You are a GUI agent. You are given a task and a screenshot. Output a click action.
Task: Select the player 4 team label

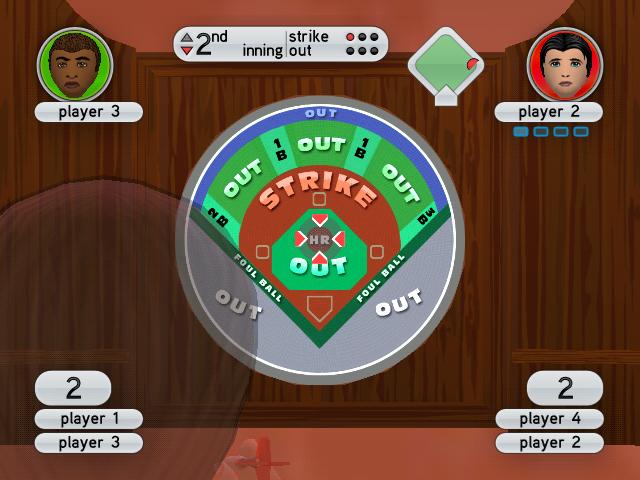(x=549, y=419)
